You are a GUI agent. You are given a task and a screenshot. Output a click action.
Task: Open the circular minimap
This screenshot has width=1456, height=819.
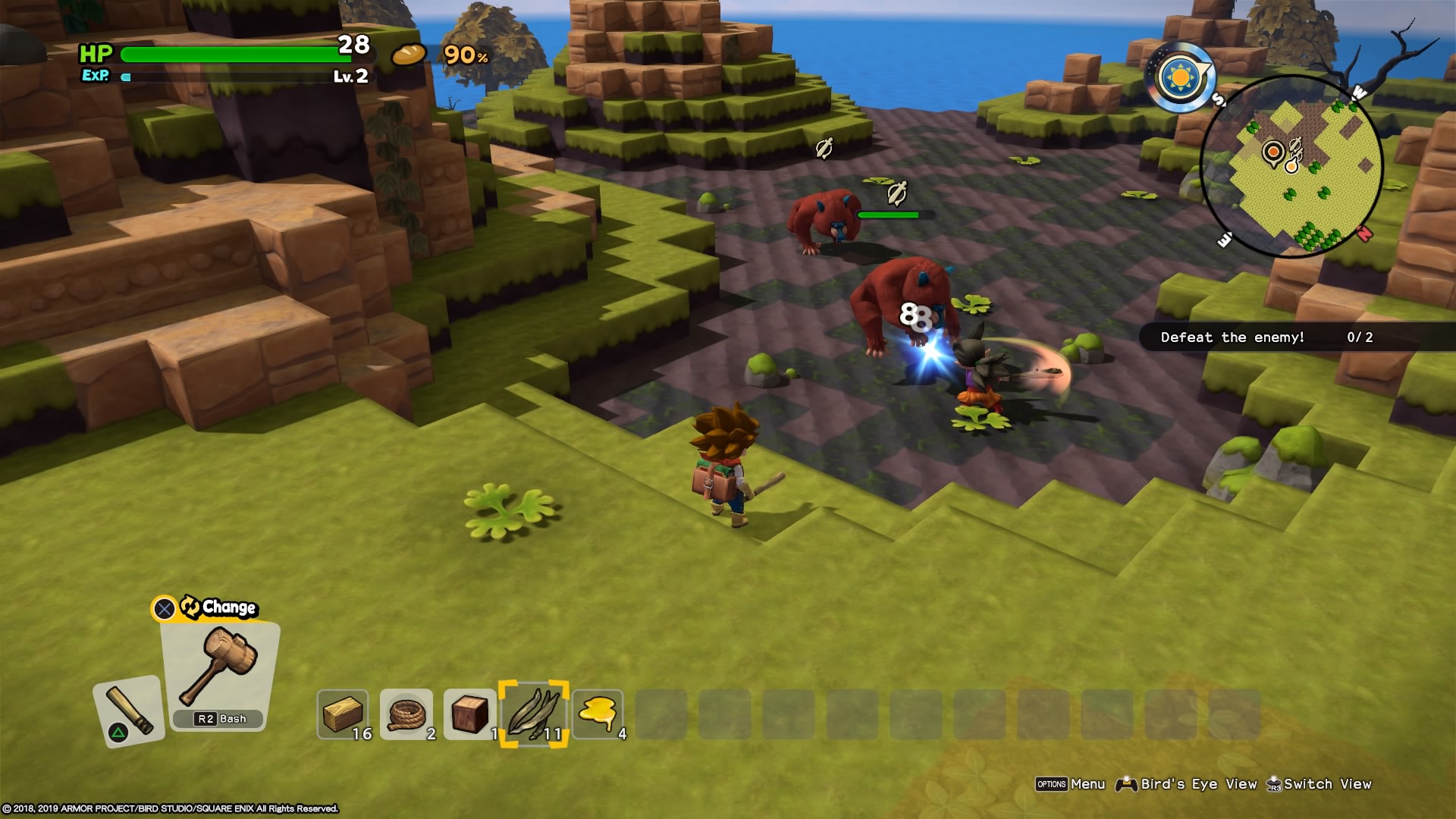1291,166
